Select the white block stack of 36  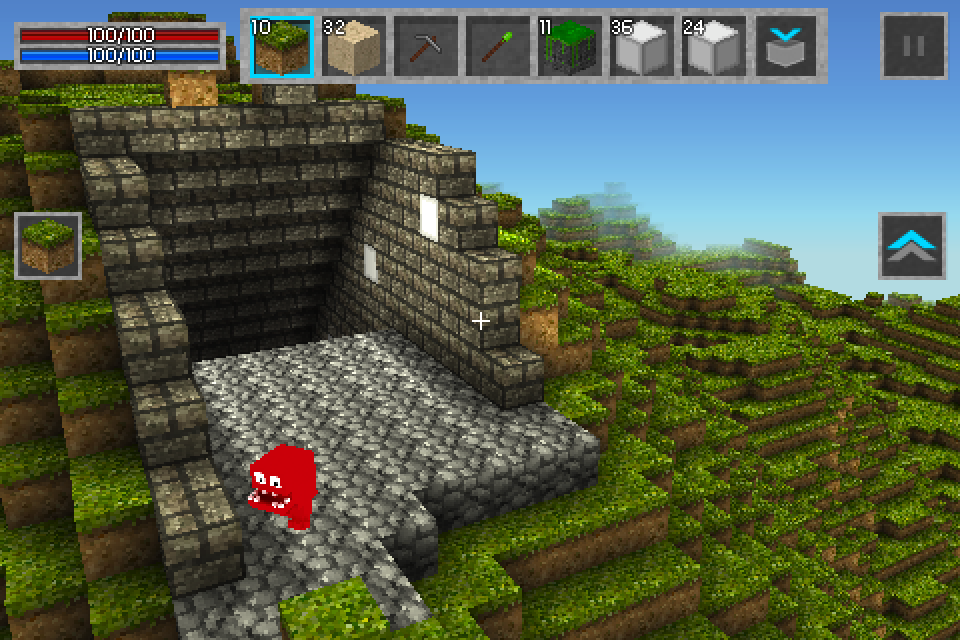tap(642, 46)
